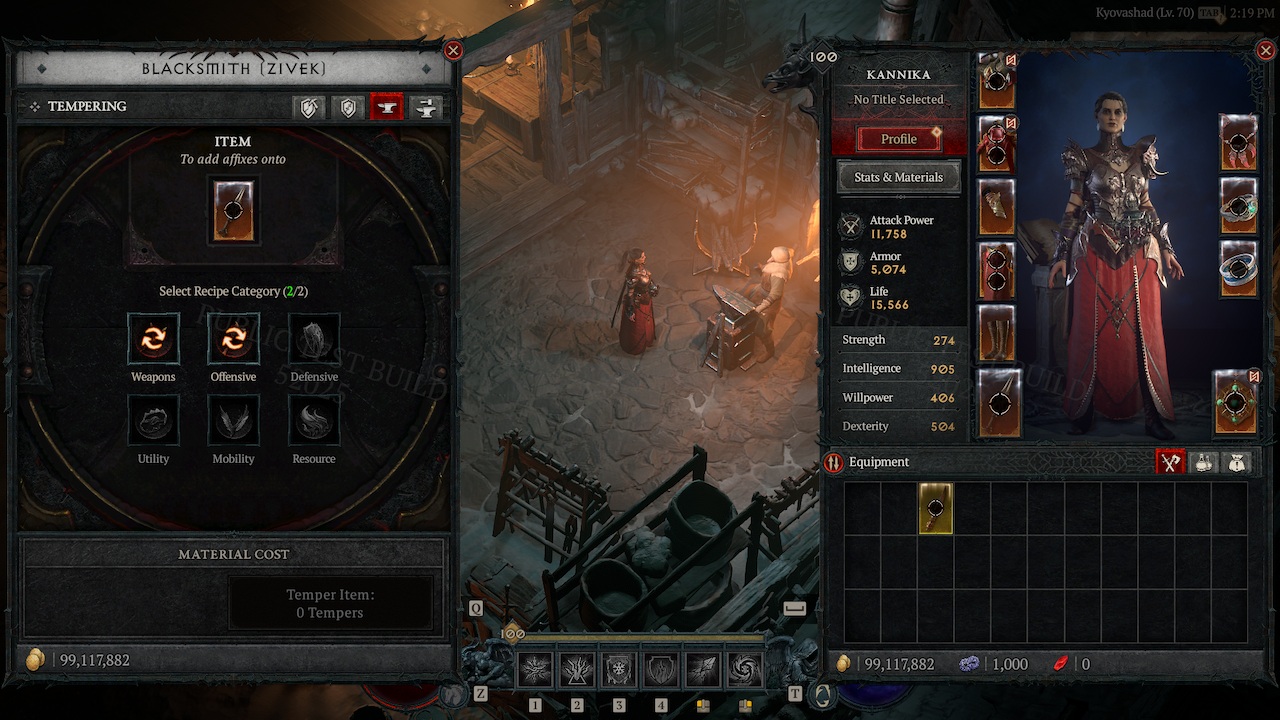1280x720 pixels.
Task: Switch to the shield-and-hammer repair tab
Action: [308, 108]
